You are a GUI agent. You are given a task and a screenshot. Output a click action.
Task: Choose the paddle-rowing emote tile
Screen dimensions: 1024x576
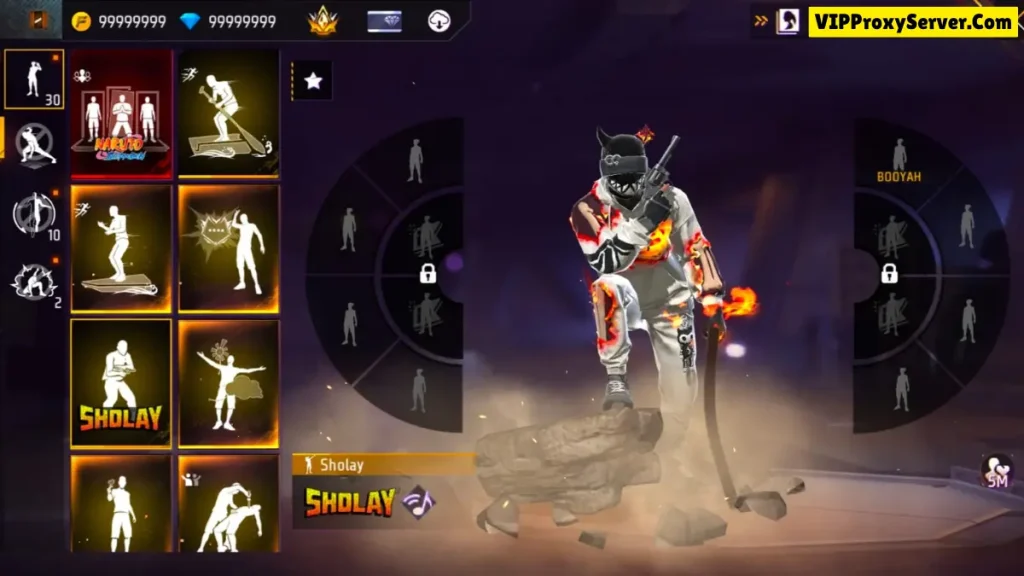[x=228, y=114]
